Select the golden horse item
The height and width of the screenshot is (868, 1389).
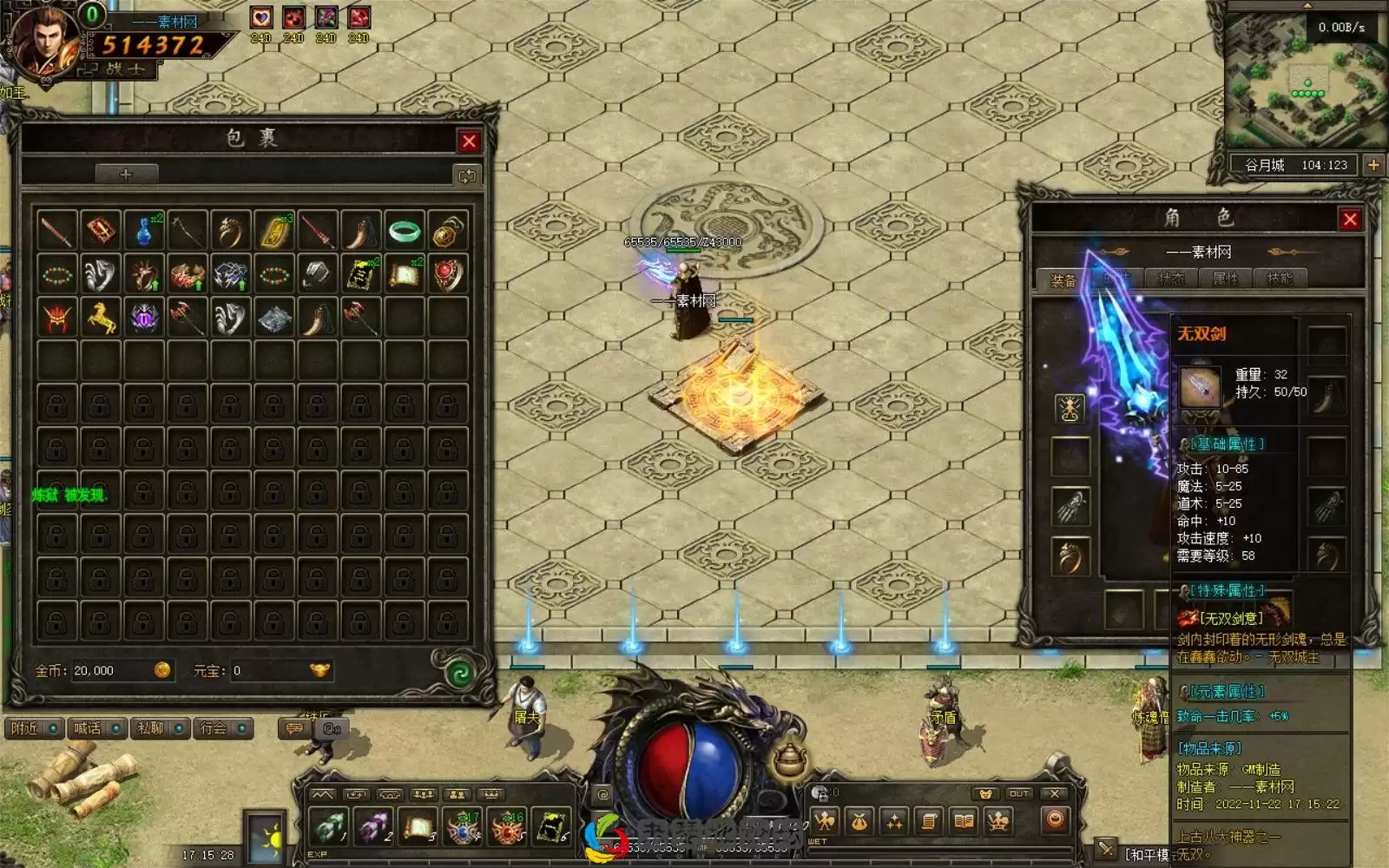click(x=101, y=319)
